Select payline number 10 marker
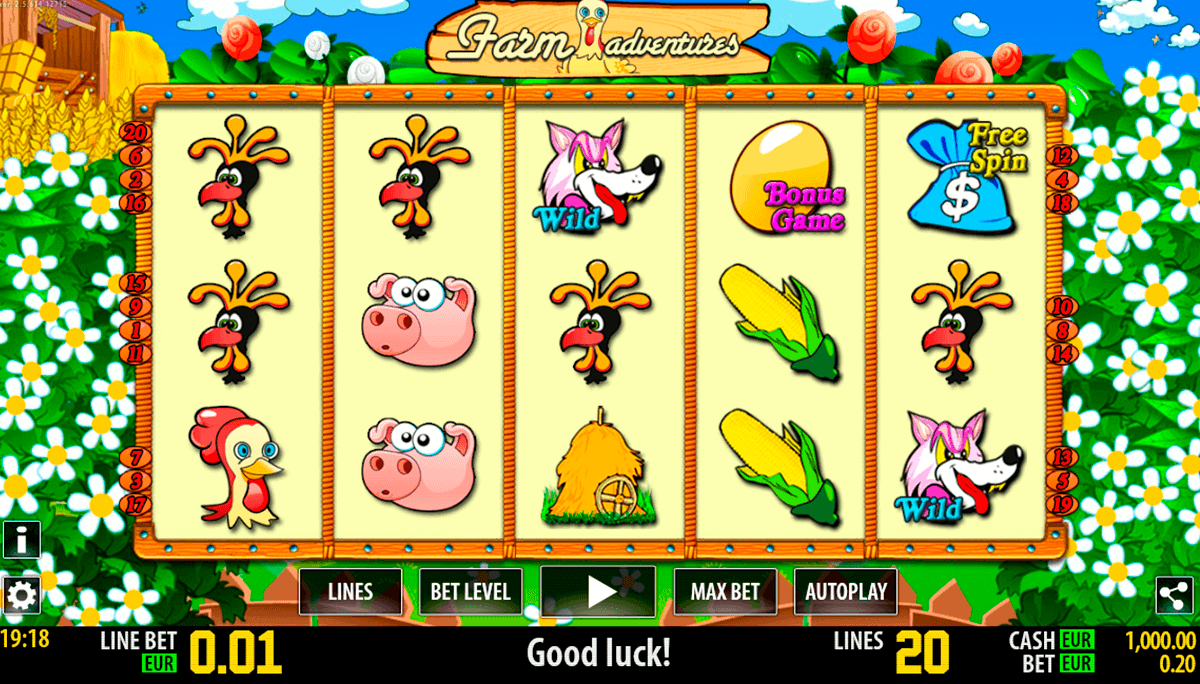This screenshot has height=684, width=1200. point(1062,306)
